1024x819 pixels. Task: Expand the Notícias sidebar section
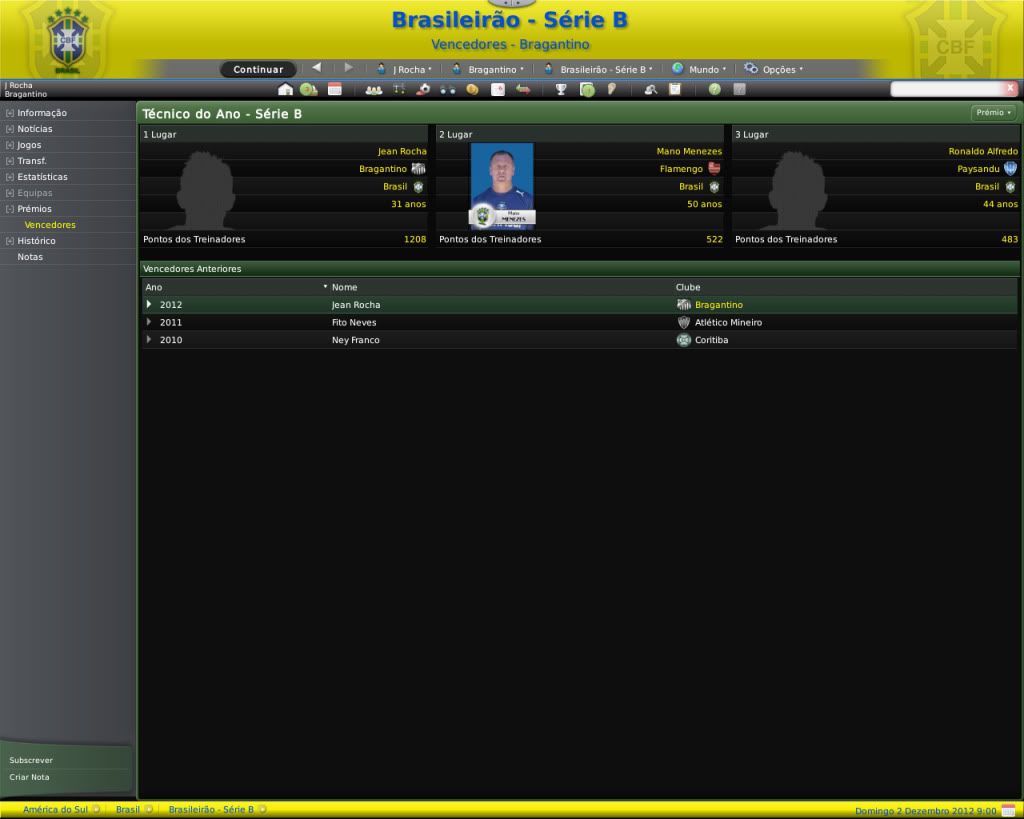coord(35,129)
